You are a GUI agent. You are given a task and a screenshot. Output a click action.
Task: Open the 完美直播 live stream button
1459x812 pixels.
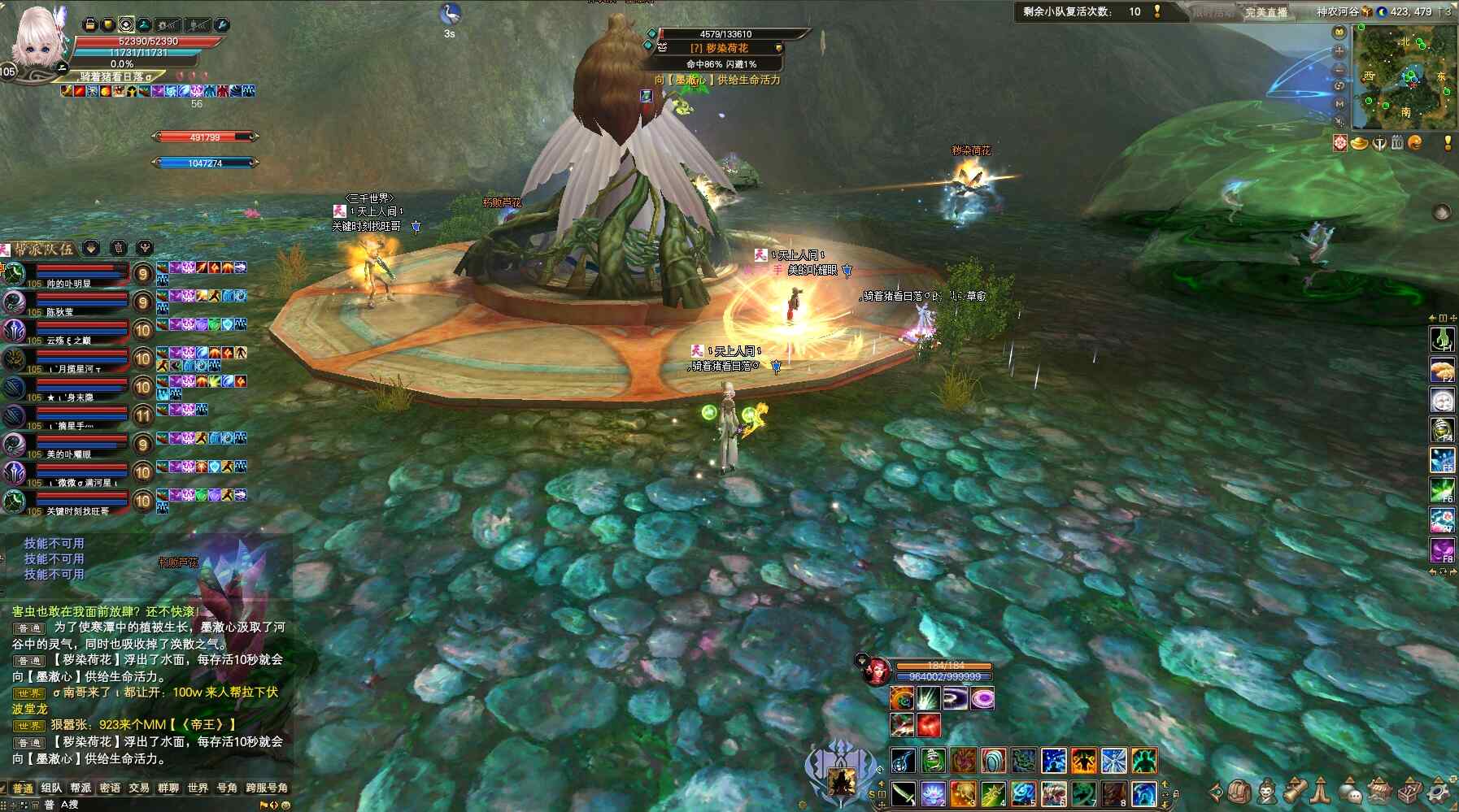[1266, 12]
